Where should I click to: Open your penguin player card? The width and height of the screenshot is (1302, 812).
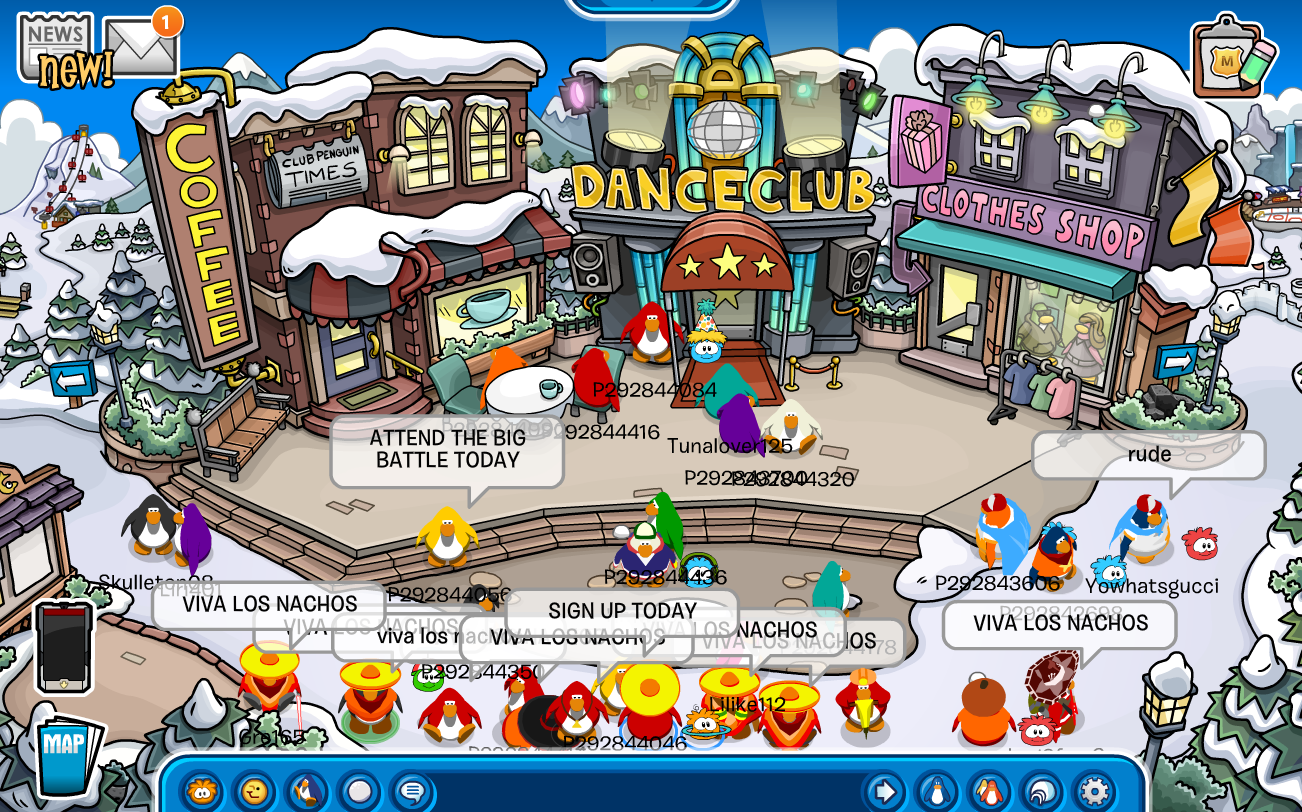(x=937, y=791)
